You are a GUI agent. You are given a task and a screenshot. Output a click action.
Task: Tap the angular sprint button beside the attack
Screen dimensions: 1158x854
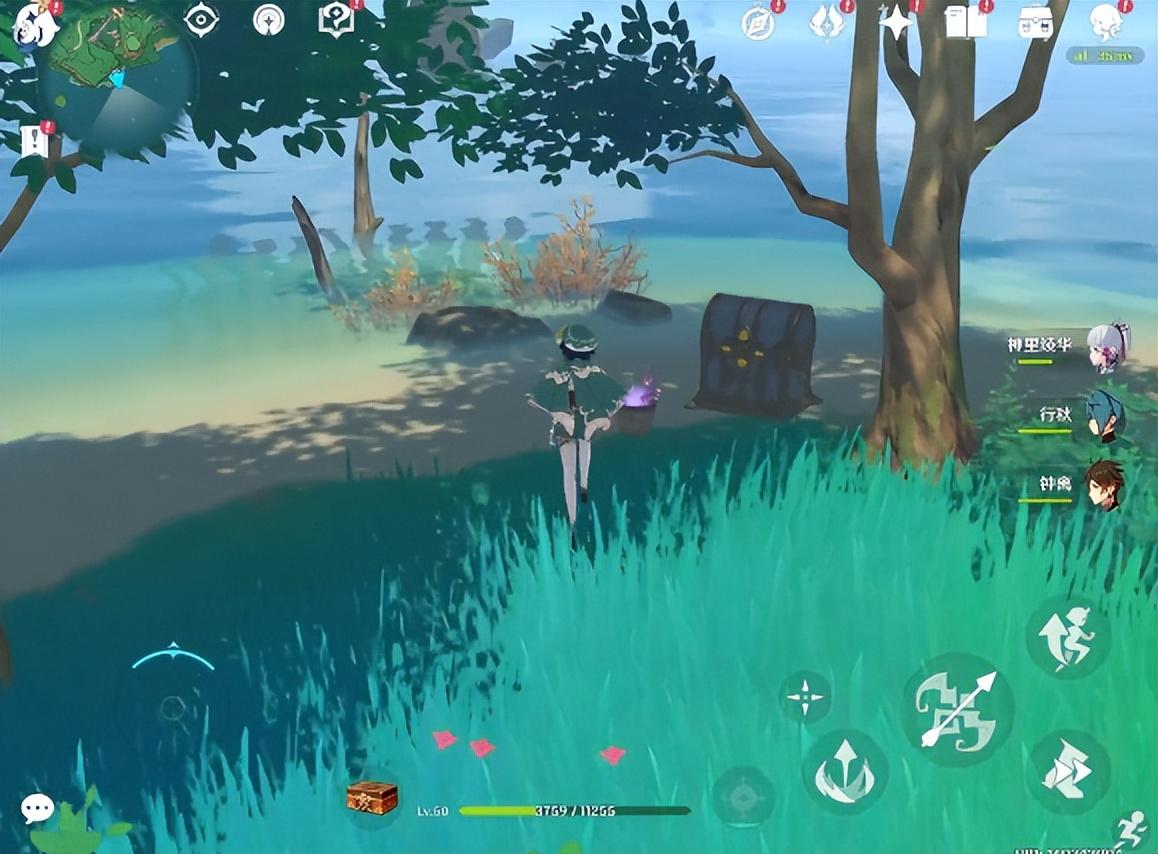tap(1067, 770)
